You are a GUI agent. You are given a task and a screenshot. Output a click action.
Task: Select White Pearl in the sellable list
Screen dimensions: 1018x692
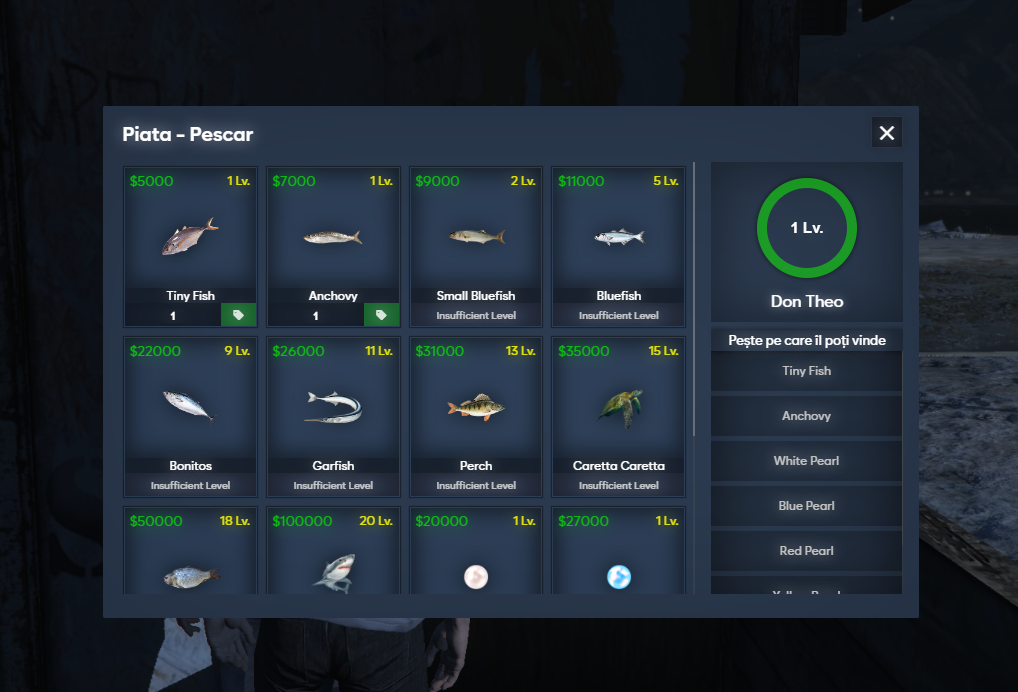(x=806, y=461)
